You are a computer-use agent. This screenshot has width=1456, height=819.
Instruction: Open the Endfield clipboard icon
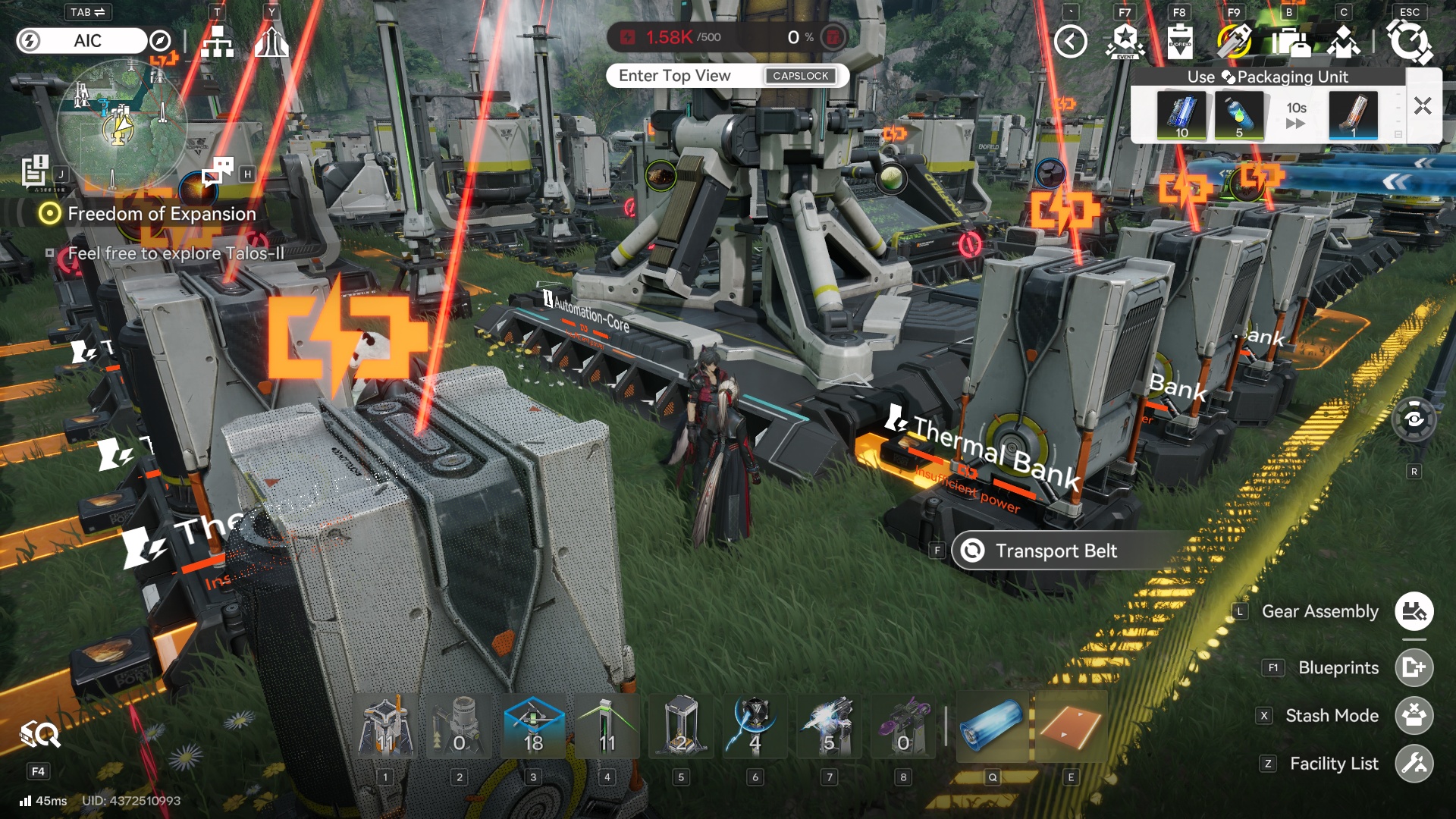(x=1180, y=42)
